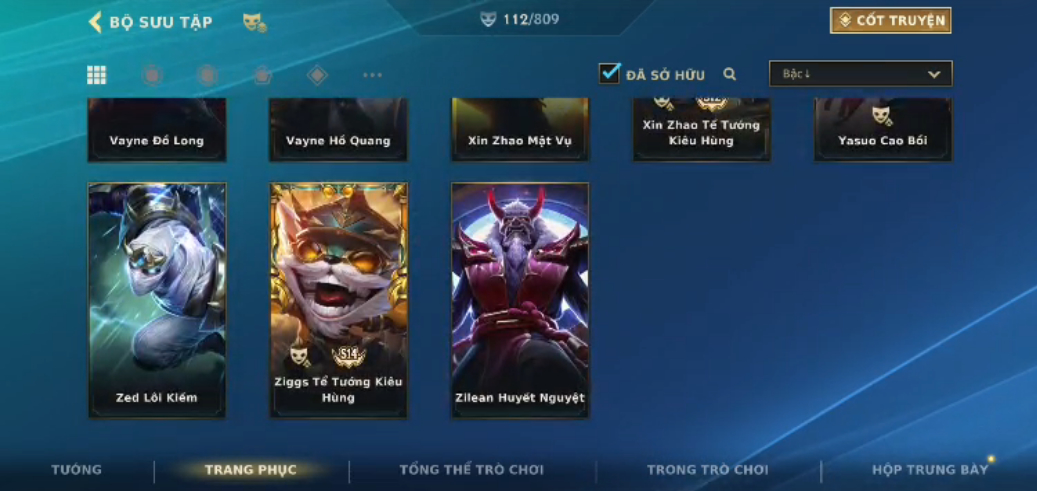Toggle the Đã Sở Hữu checkbox
Screen dimensions: 1037x491
click(610, 73)
